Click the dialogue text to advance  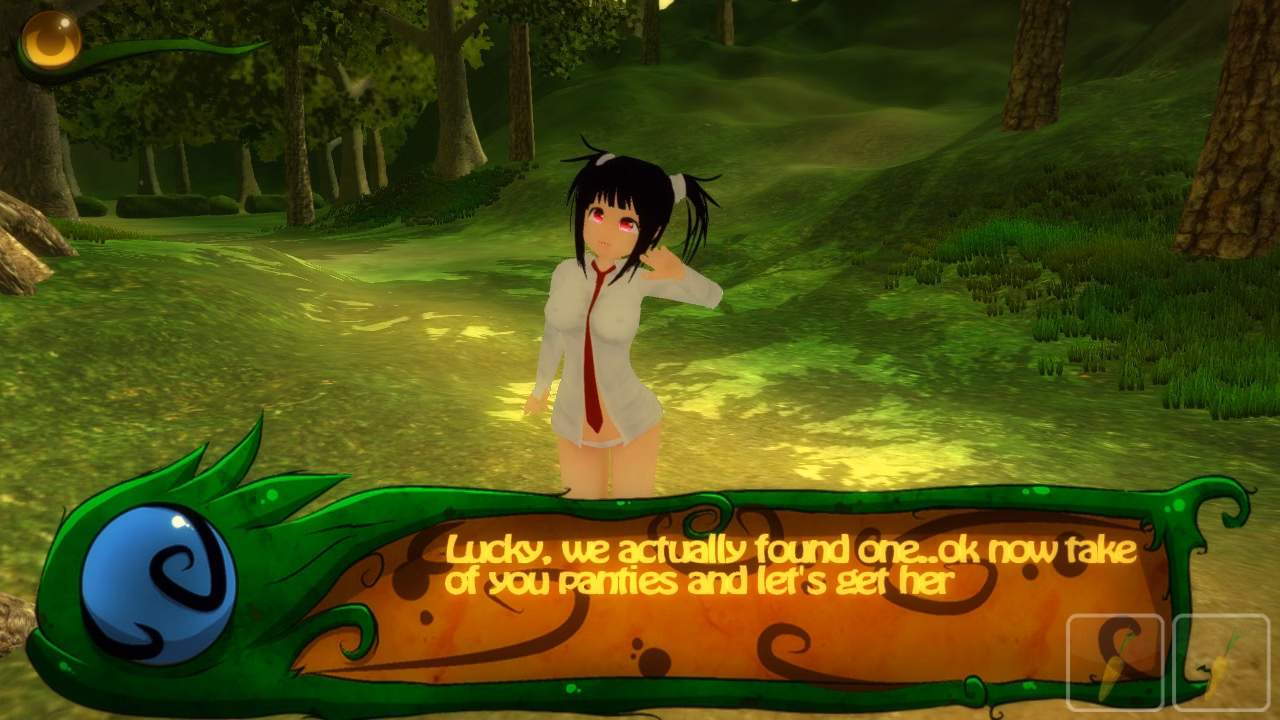tap(790, 565)
